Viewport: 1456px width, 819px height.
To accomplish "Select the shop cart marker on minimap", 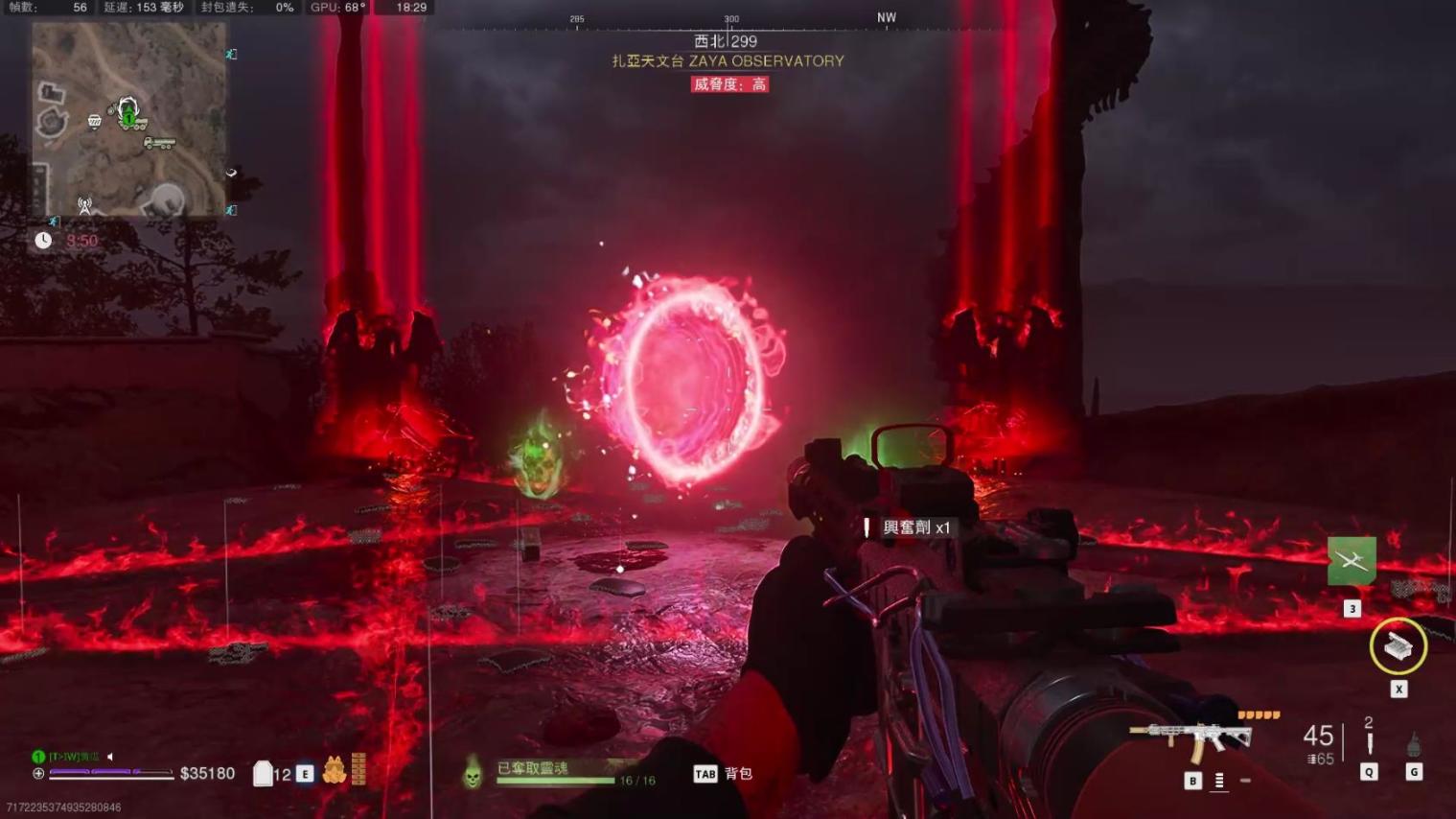I will (x=94, y=121).
